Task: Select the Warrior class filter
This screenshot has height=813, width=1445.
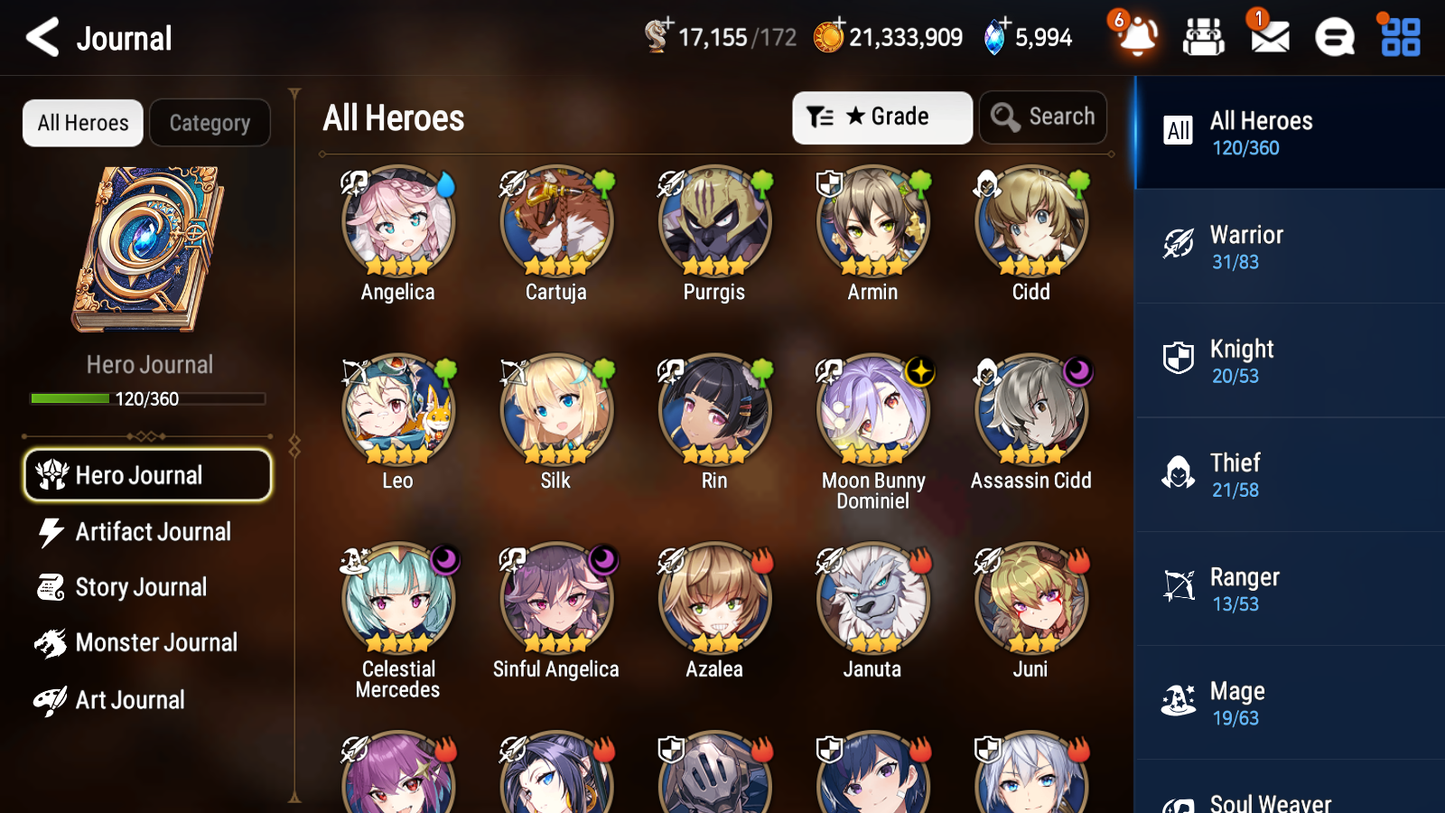Action: tap(1289, 246)
